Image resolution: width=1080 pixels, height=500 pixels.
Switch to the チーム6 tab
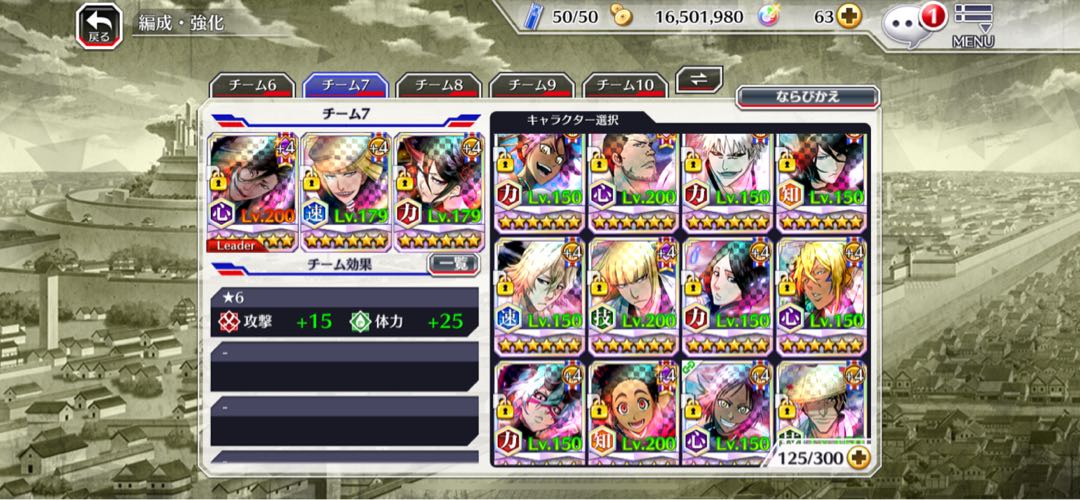click(253, 86)
